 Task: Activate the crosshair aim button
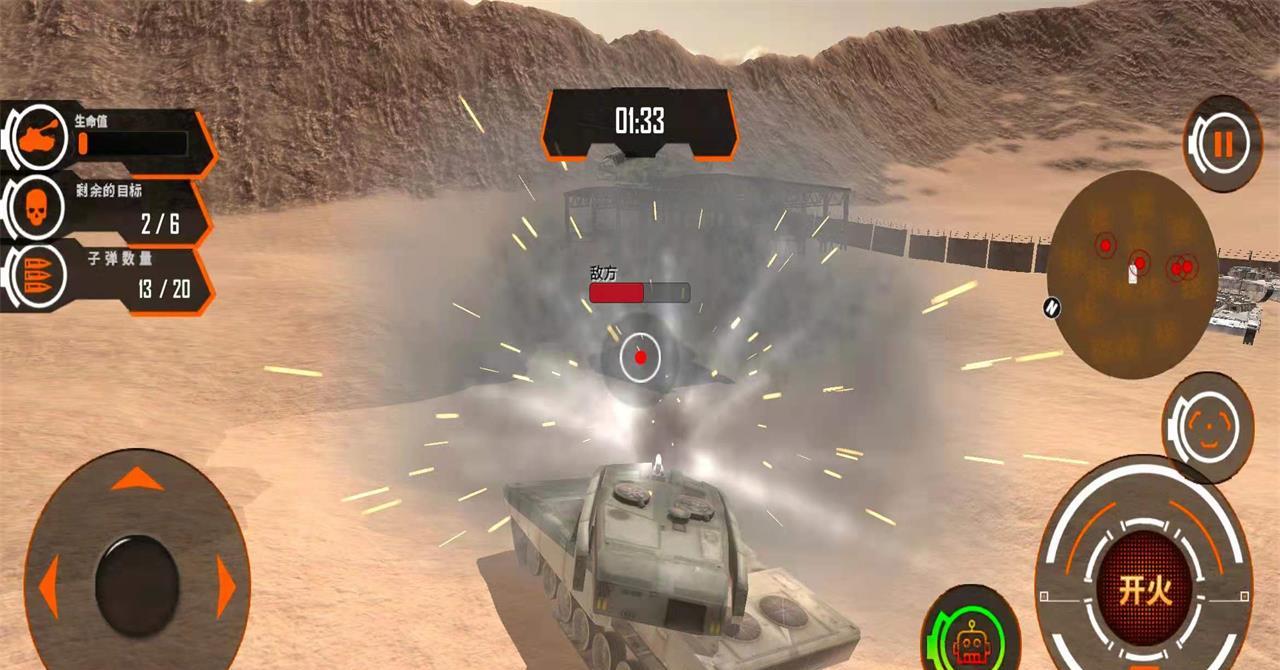pyautogui.click(x=1209, y=427)
